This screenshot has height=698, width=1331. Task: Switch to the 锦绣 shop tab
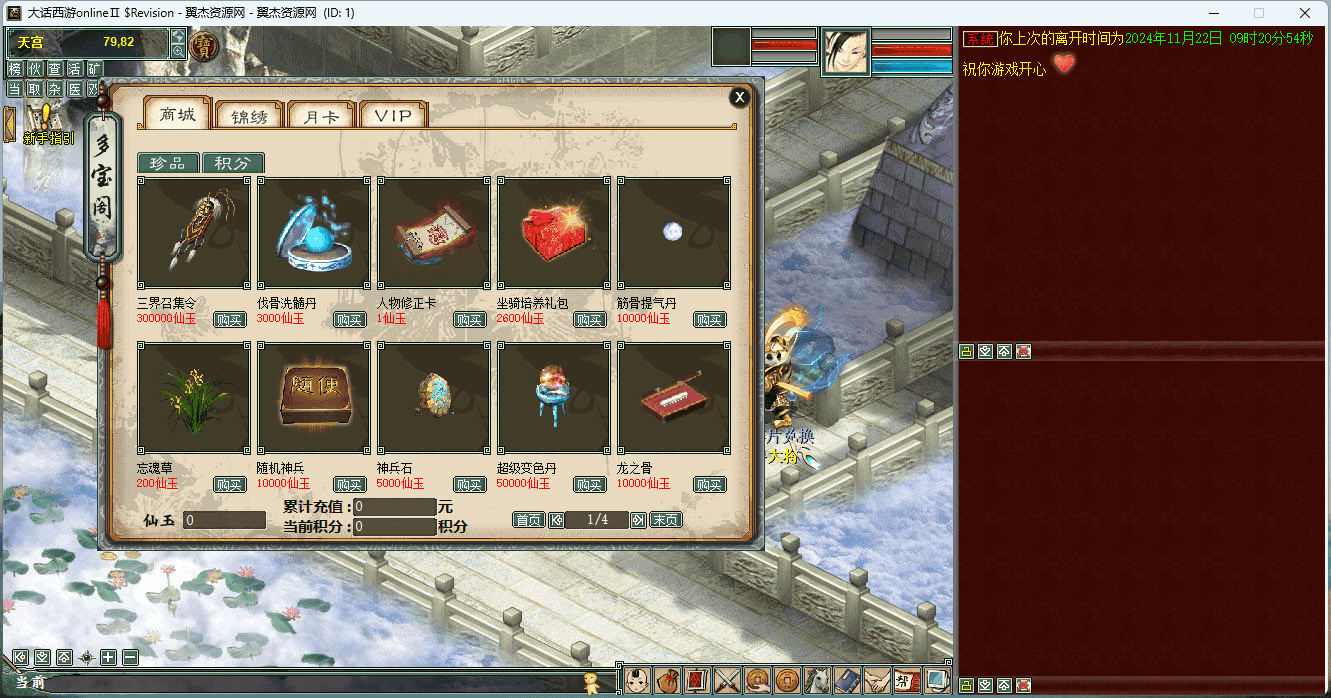(249, 116)
